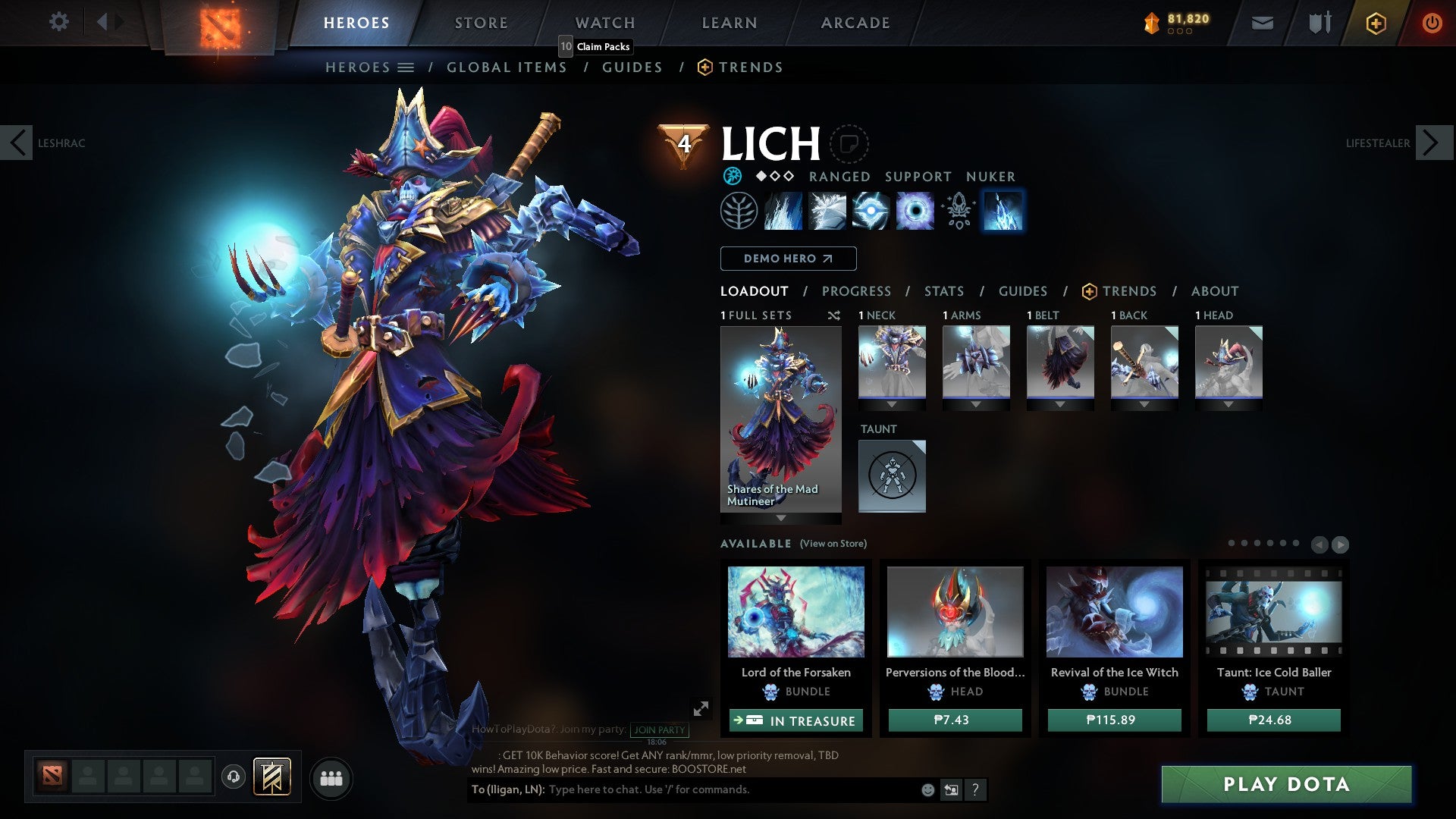This screenshot has width=1456, height=819.
Task: Open the Lich talent tree icon
Action: [x=739, y=211]
